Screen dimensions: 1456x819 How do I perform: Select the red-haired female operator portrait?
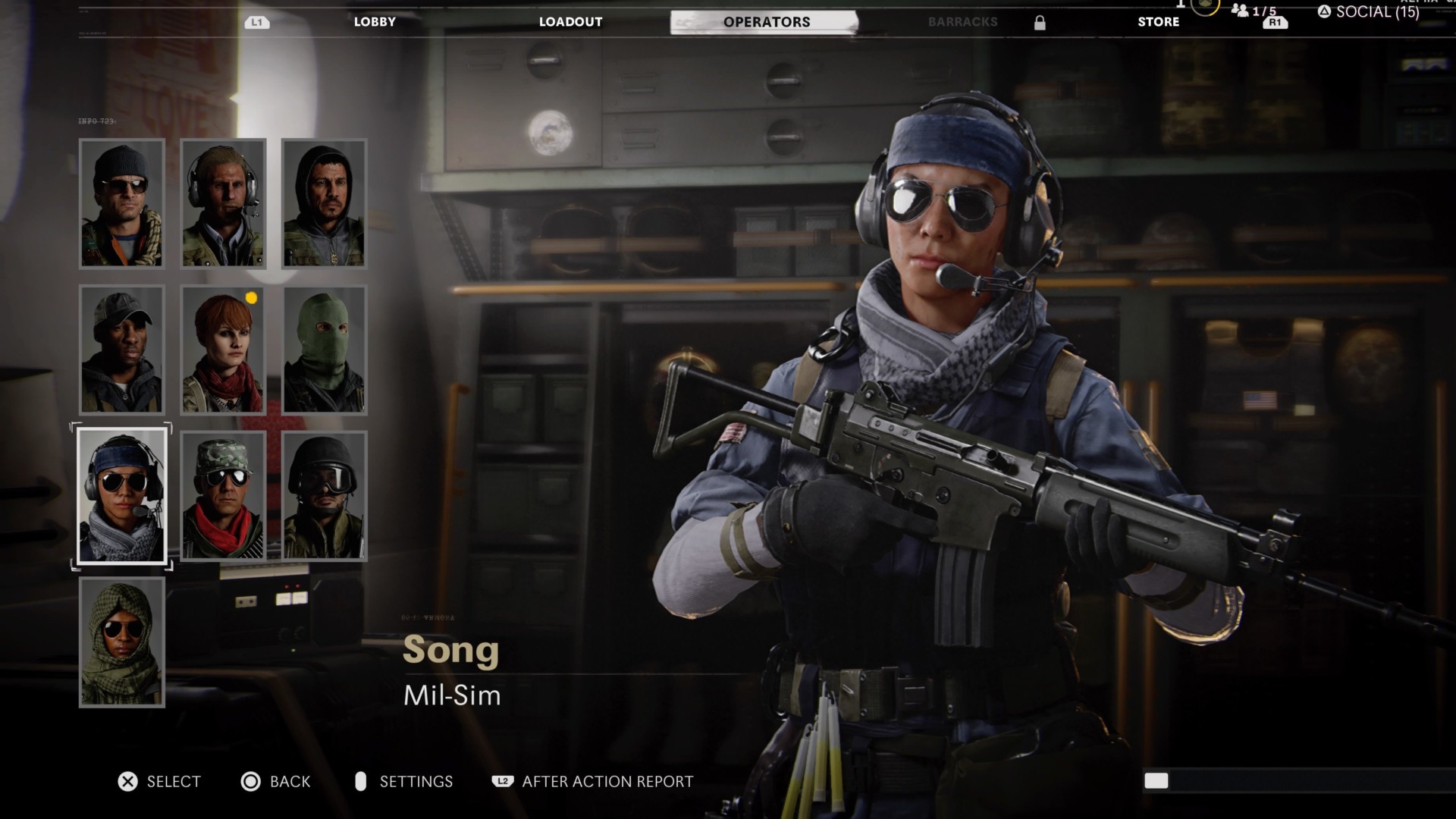tap(224, 349)
